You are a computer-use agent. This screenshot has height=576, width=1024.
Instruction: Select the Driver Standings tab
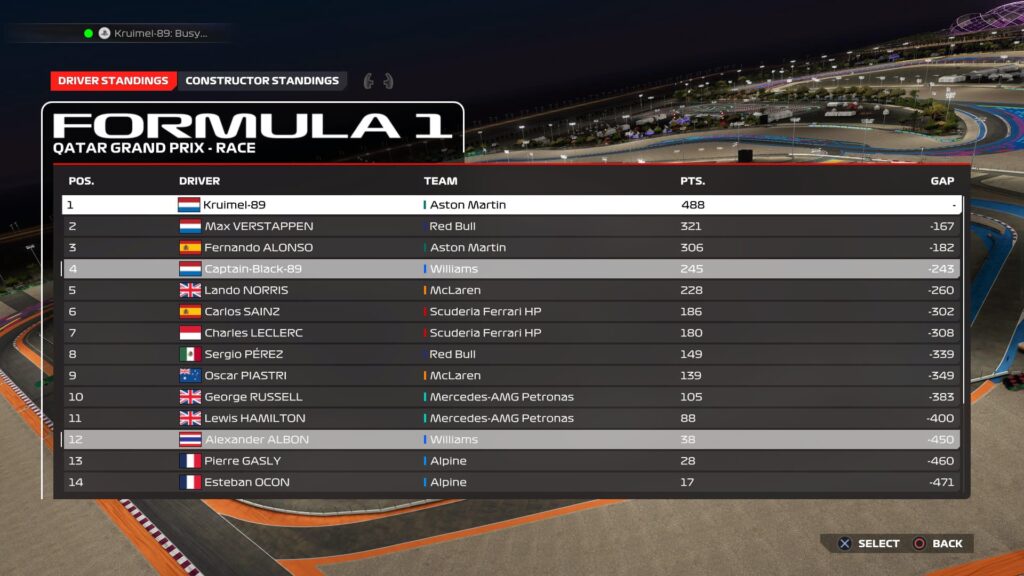point(113,81)
